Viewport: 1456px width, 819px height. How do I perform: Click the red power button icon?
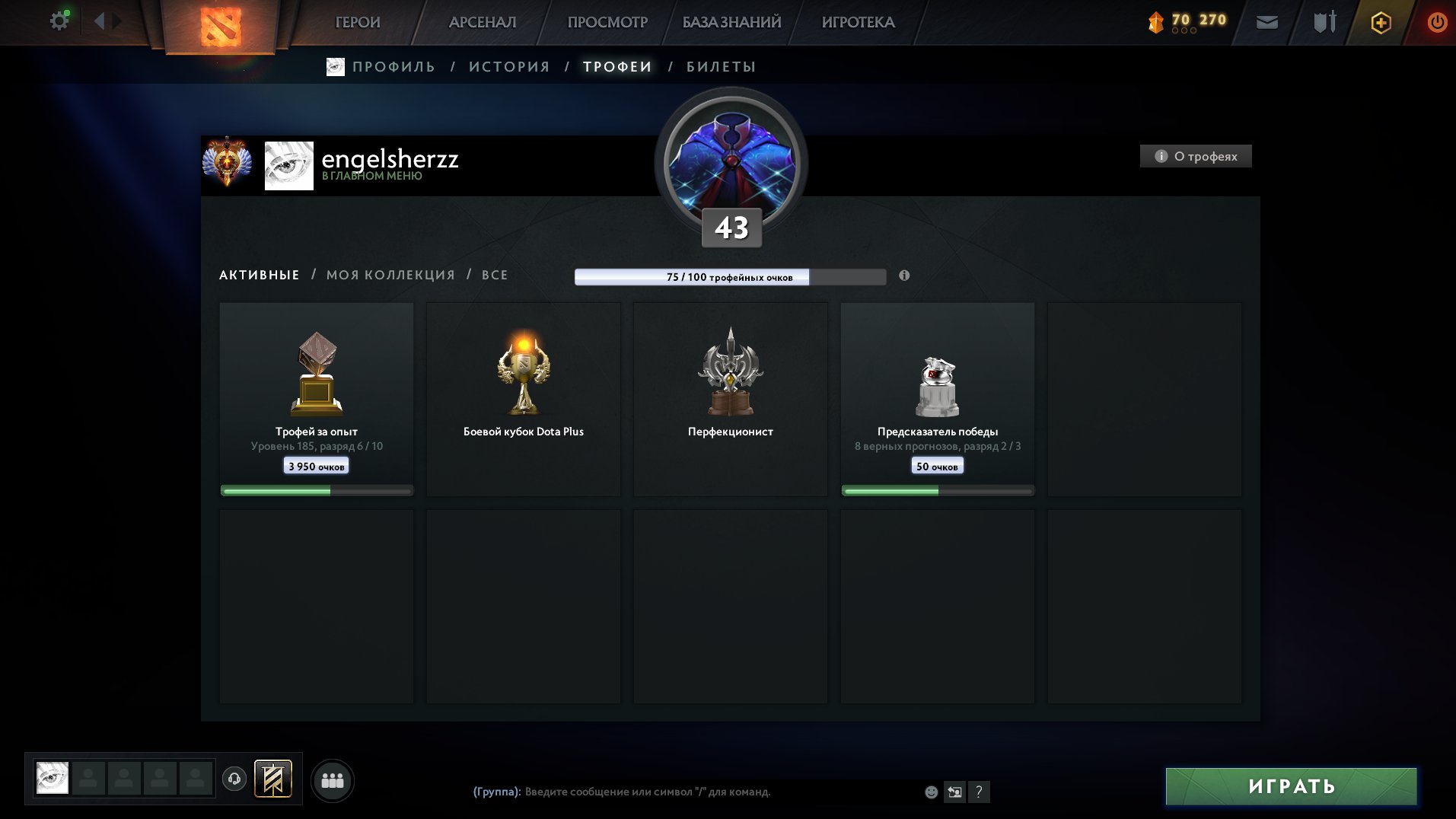[x=1437, y=22]
